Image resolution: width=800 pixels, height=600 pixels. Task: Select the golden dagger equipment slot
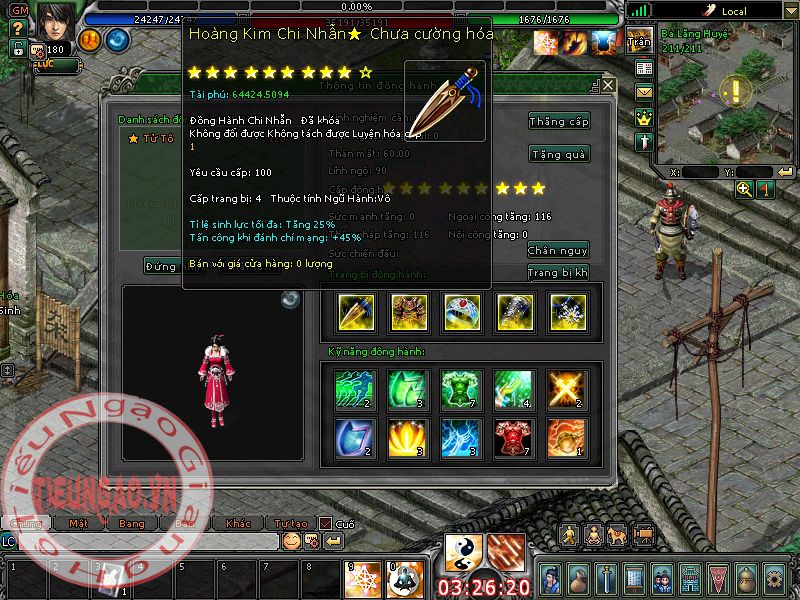(x=356, y=312)
